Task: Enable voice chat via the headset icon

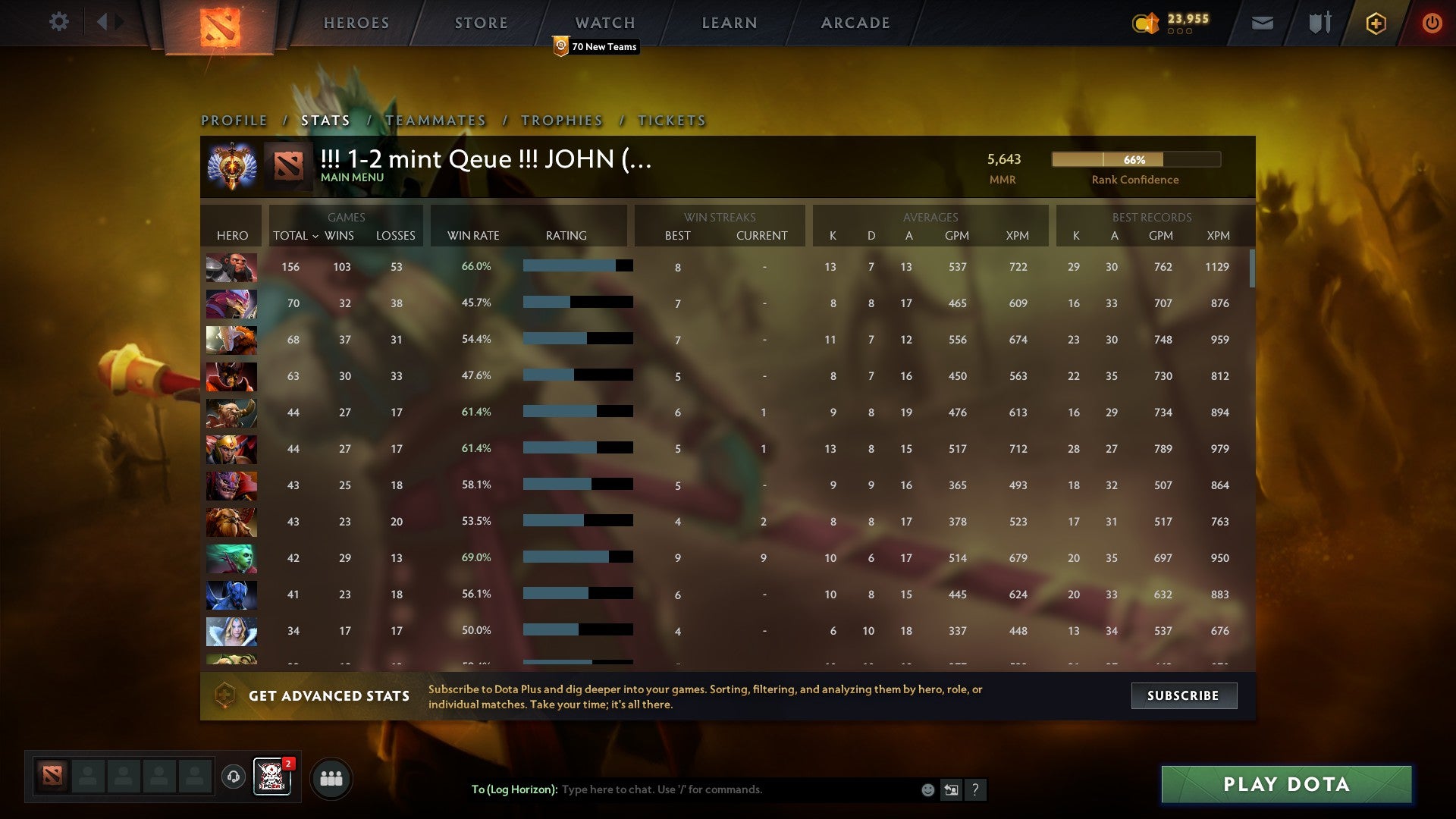Action: click(233, 778)
